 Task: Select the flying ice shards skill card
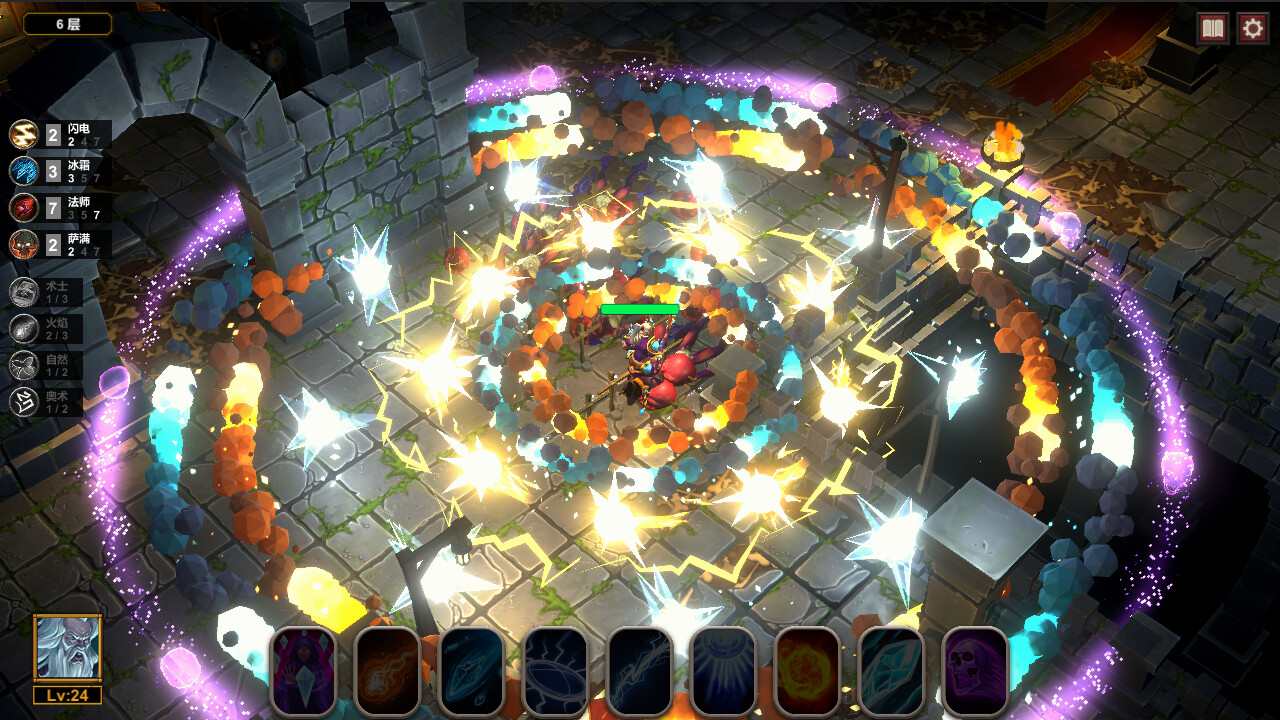[471, 671]
